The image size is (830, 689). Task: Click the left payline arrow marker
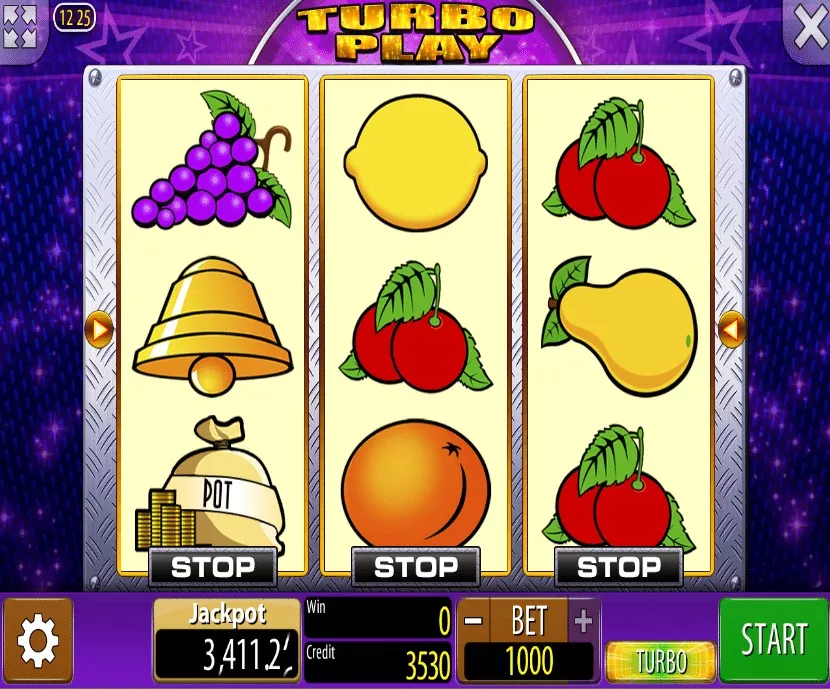(100, 328)
